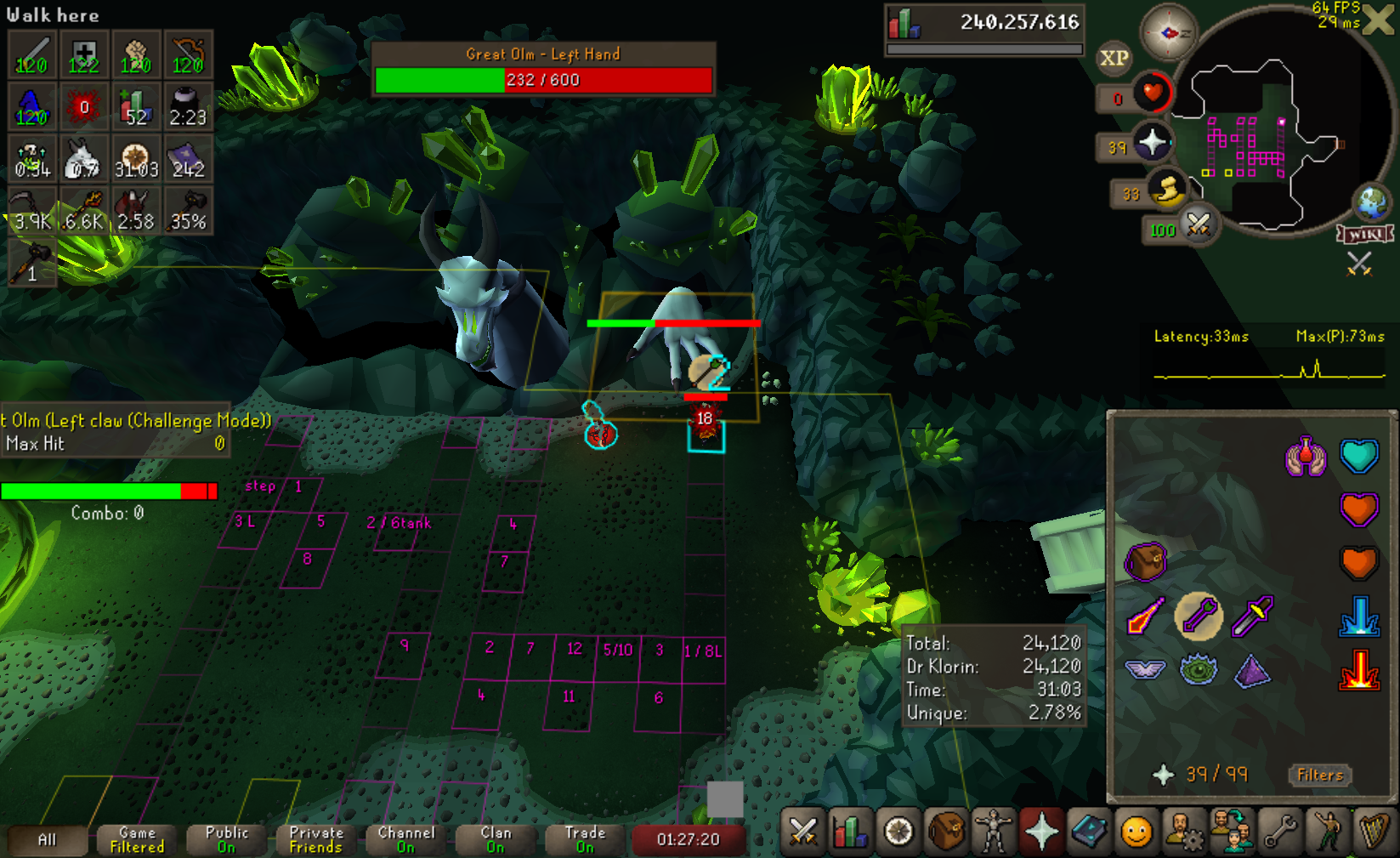Open the Inventory backpack tab

pos(946,832)
